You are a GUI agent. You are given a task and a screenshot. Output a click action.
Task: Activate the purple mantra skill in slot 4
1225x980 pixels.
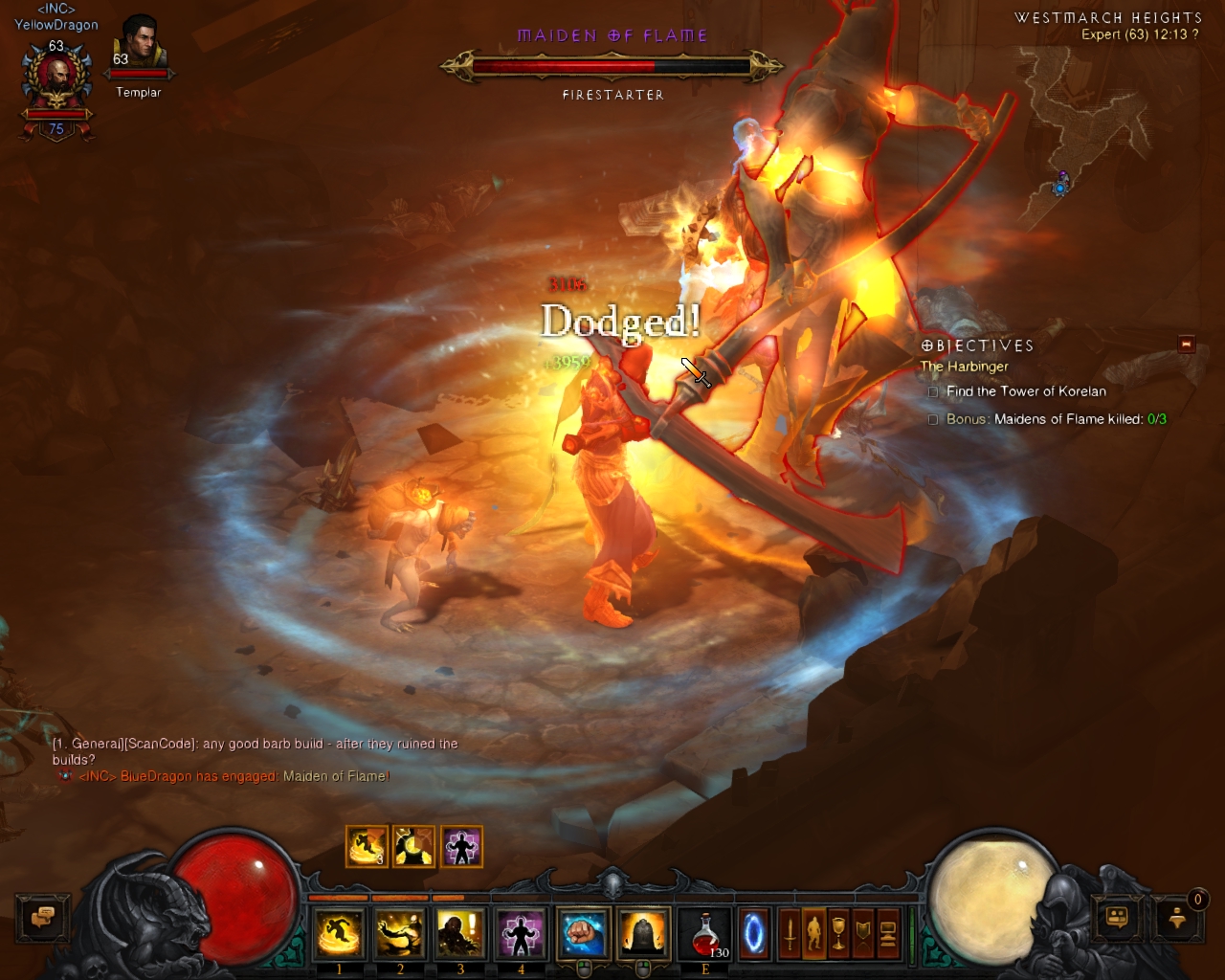(x=521, y=933)
